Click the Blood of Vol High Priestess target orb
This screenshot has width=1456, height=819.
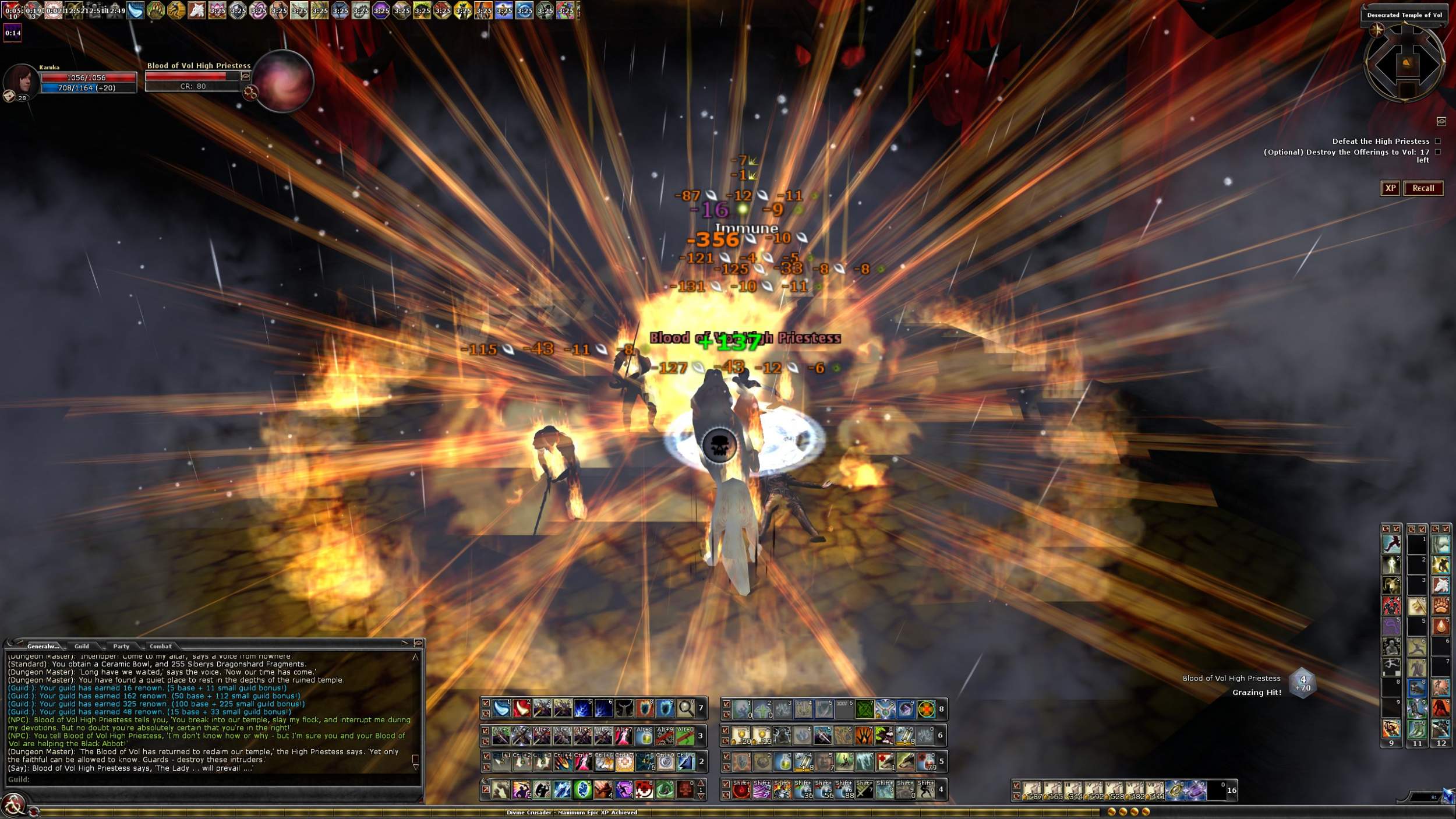283,82
